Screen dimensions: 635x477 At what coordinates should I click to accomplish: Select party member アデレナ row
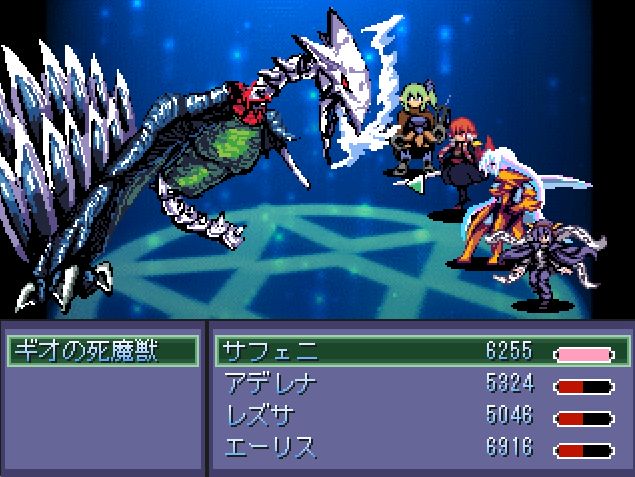coord(420,383)
